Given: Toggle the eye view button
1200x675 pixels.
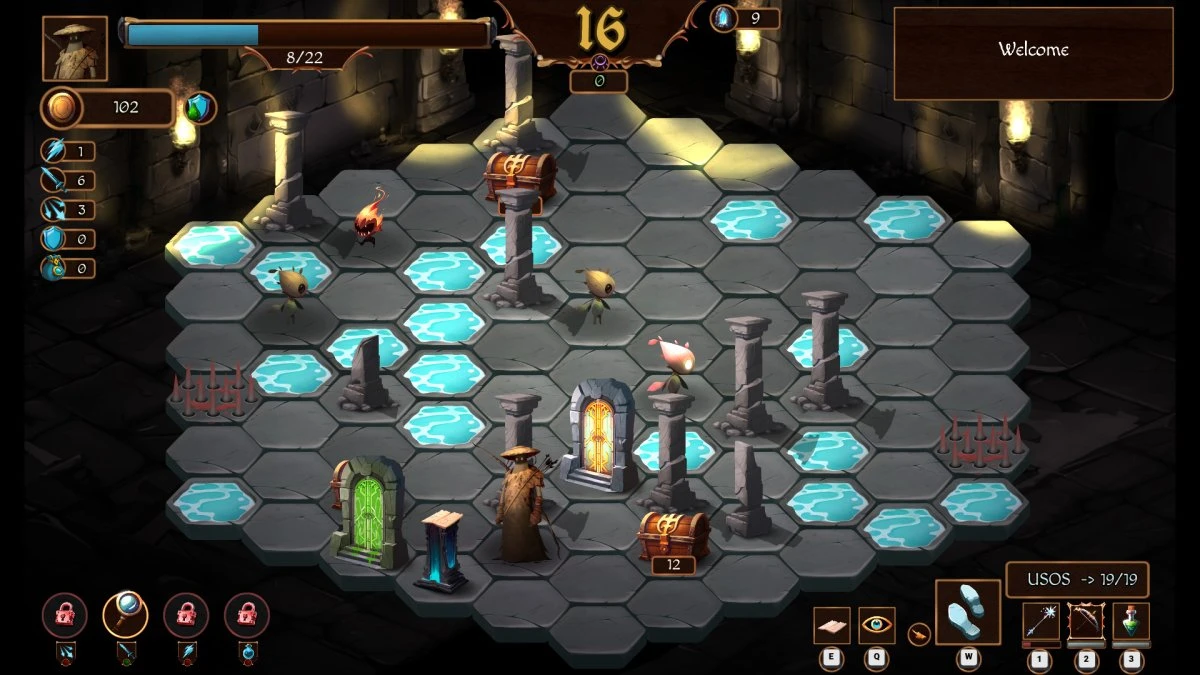Looking at the screenshot, I should pyautogui.click(x=877, y=625).
